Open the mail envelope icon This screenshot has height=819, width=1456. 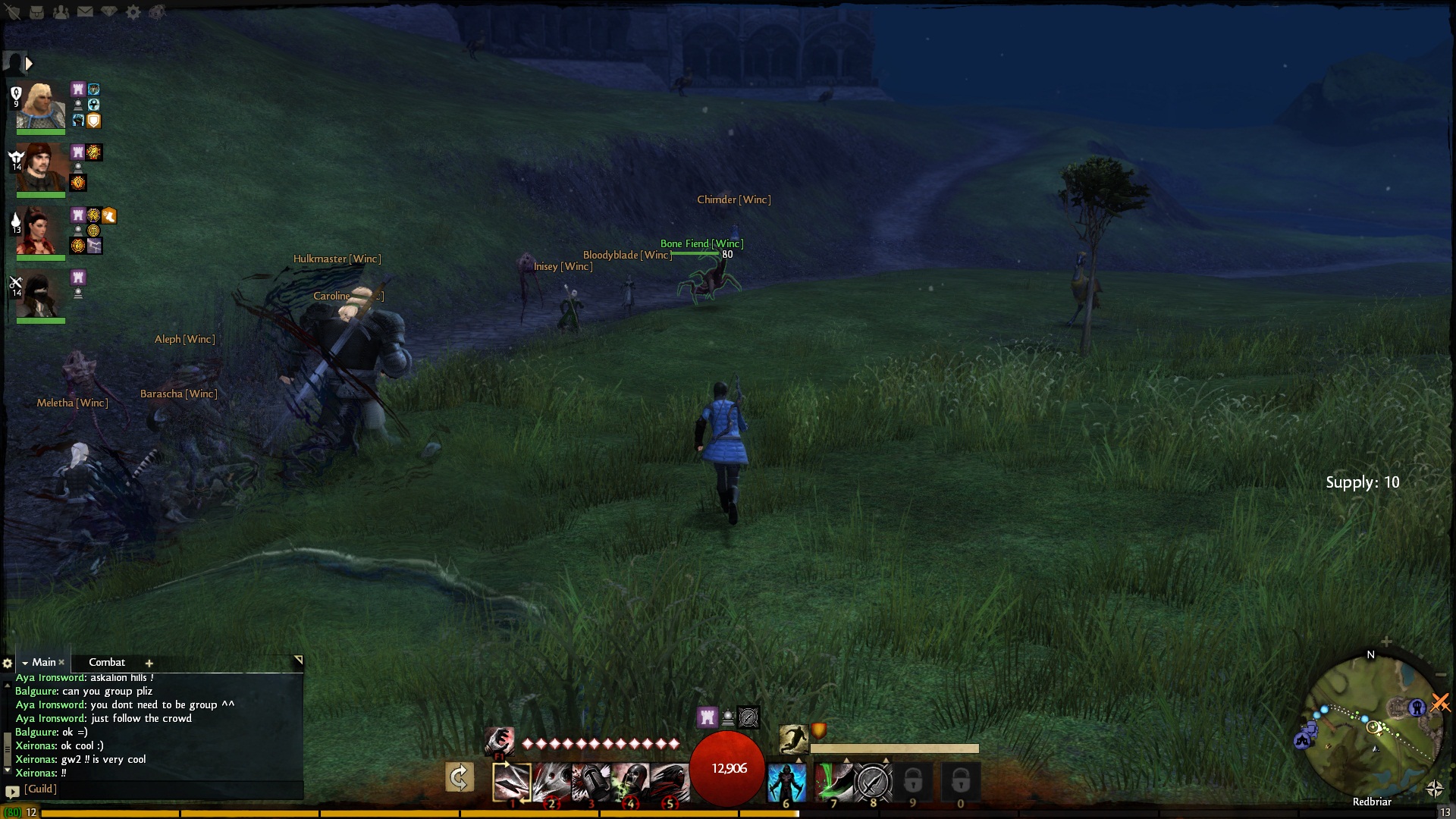click(85, 12)
